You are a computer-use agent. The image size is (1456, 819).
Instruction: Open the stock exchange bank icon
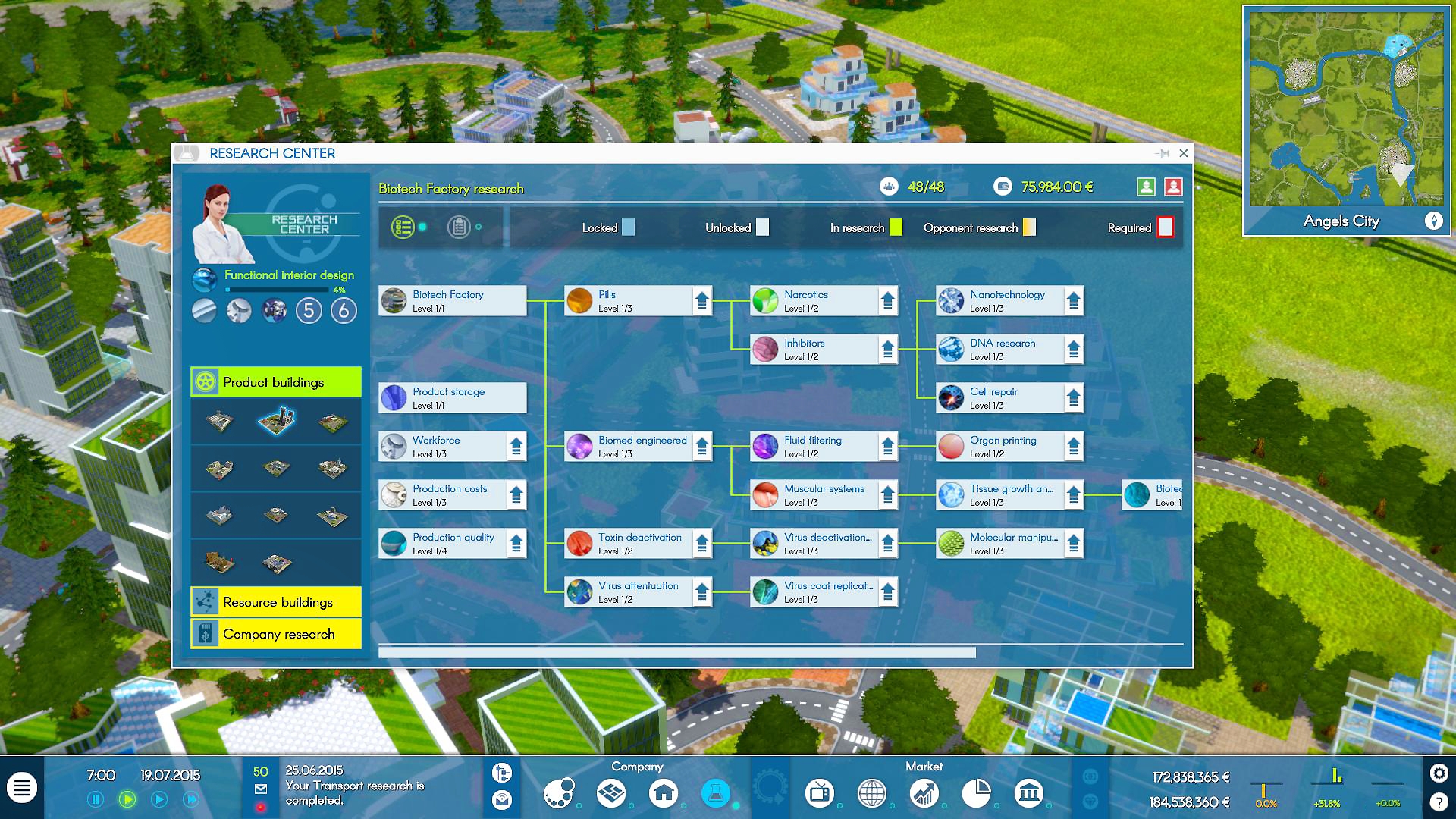[1029, 793]
